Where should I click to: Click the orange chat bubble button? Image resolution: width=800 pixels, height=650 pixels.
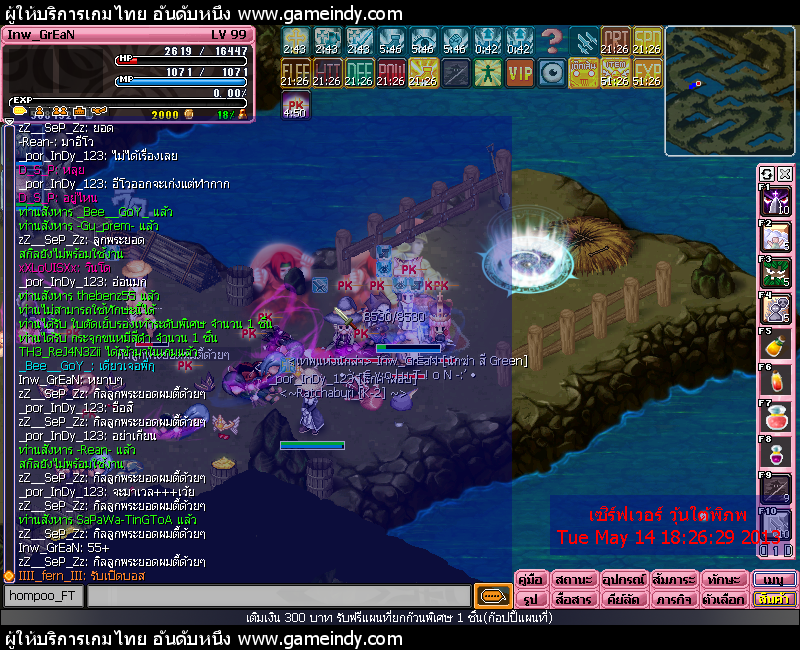[490, 597]
